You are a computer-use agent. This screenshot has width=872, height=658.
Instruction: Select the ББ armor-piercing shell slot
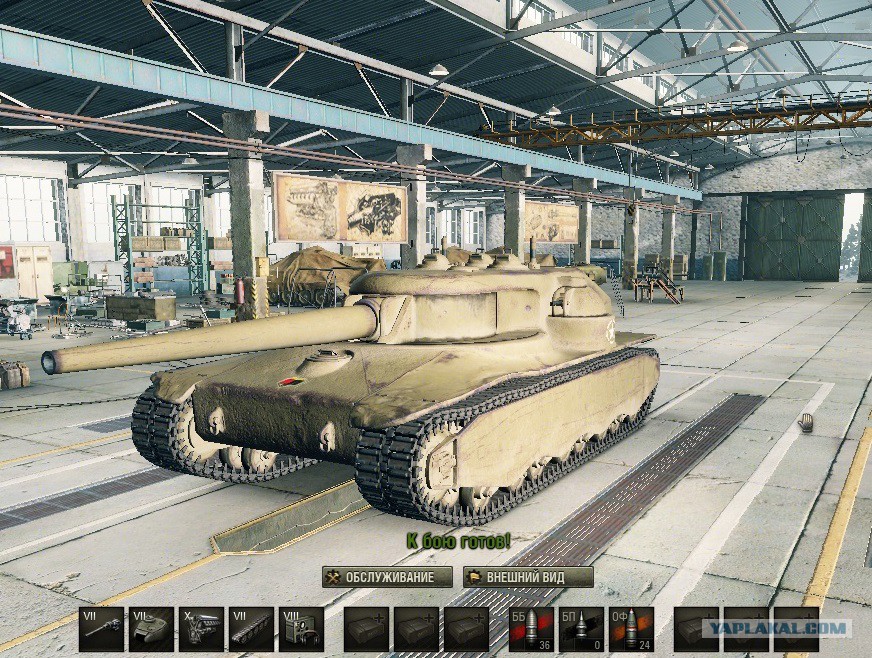click(x=531, y=629)
